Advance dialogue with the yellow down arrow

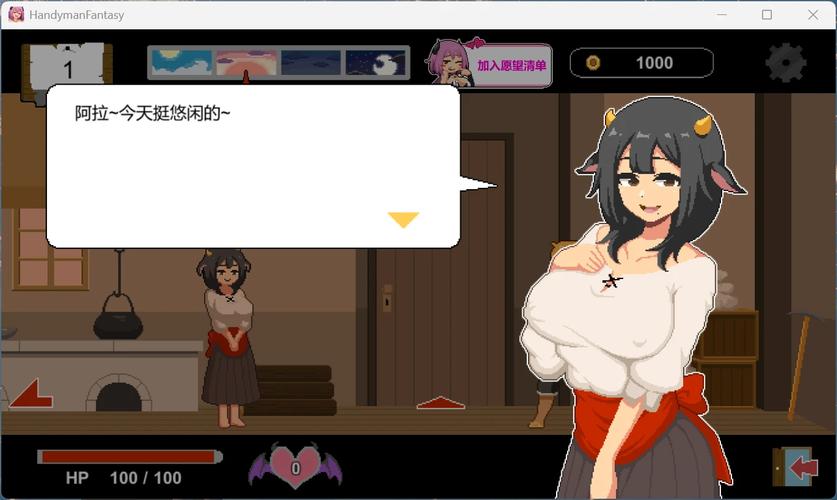403,219
